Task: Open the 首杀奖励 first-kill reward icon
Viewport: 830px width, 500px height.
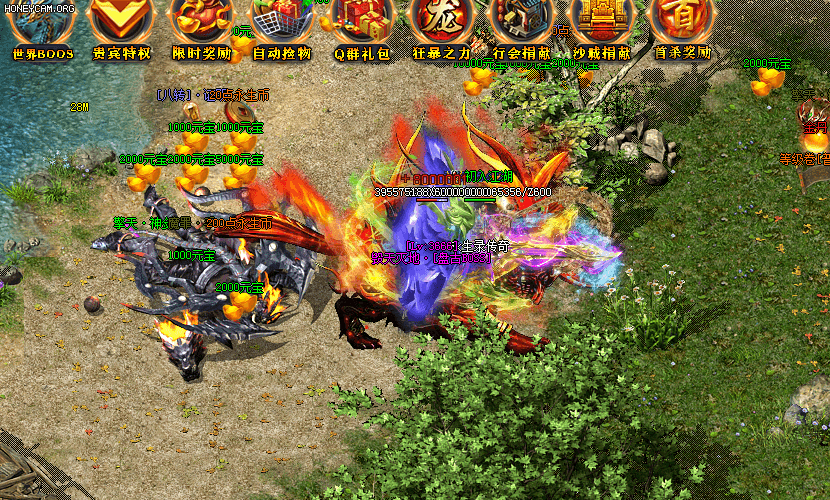Action: pyautogui.click(x=681, y=24)
